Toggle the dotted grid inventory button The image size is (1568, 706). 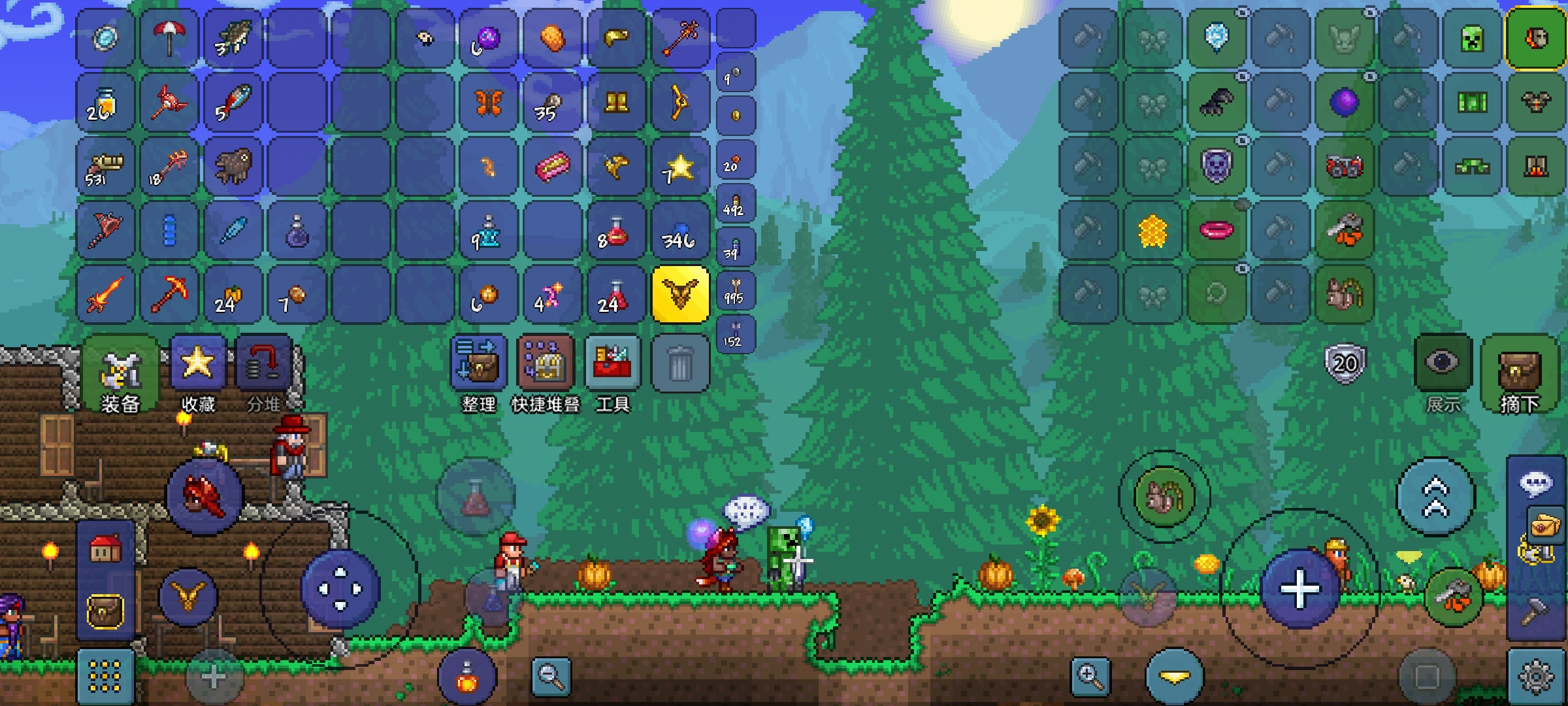[x=105, y=676]
